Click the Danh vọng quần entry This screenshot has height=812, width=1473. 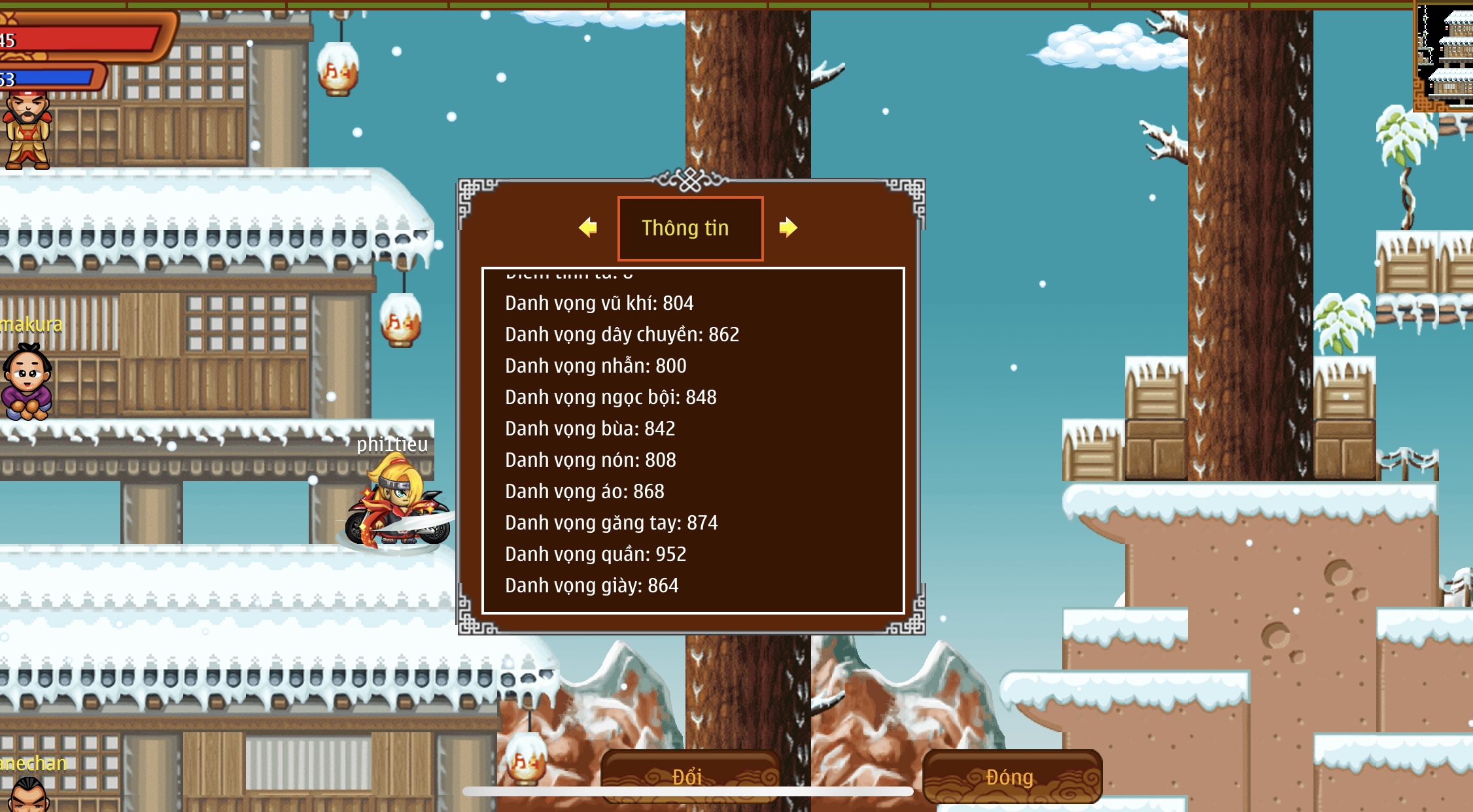(596, 554)
